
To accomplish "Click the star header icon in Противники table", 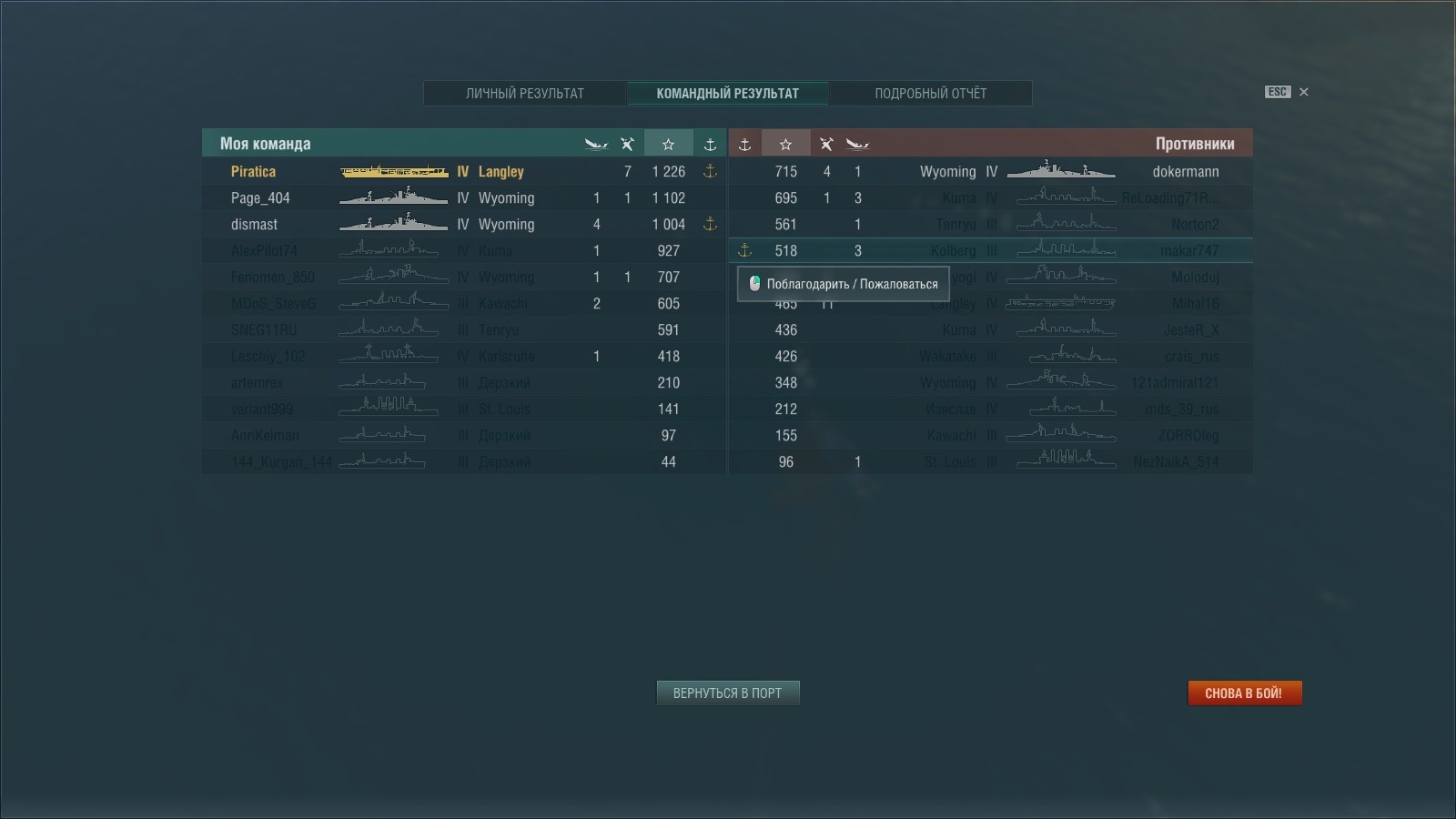I will pyautogui.click(x=785, y=143).
